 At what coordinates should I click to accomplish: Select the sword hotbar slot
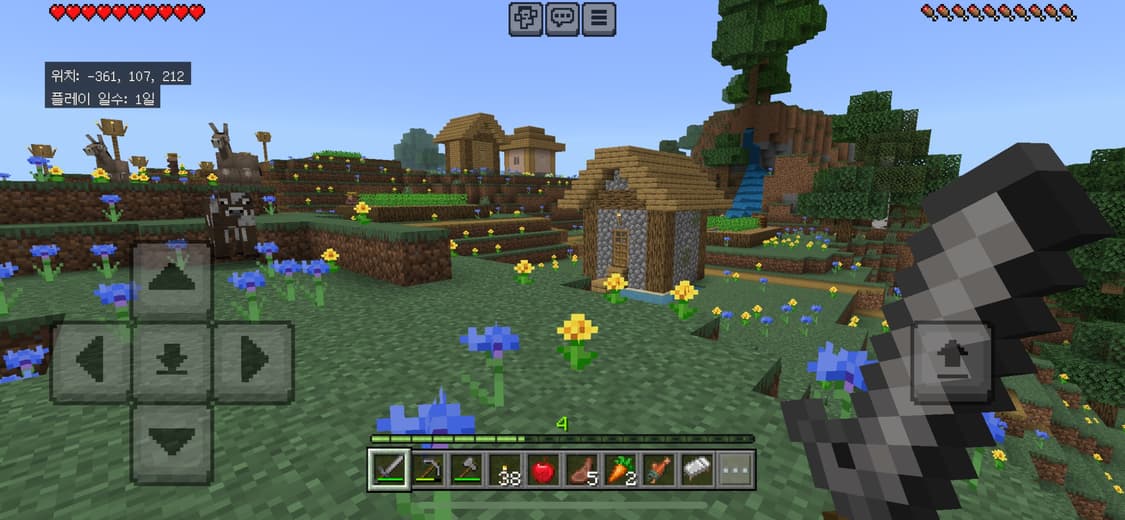(388, 469)
